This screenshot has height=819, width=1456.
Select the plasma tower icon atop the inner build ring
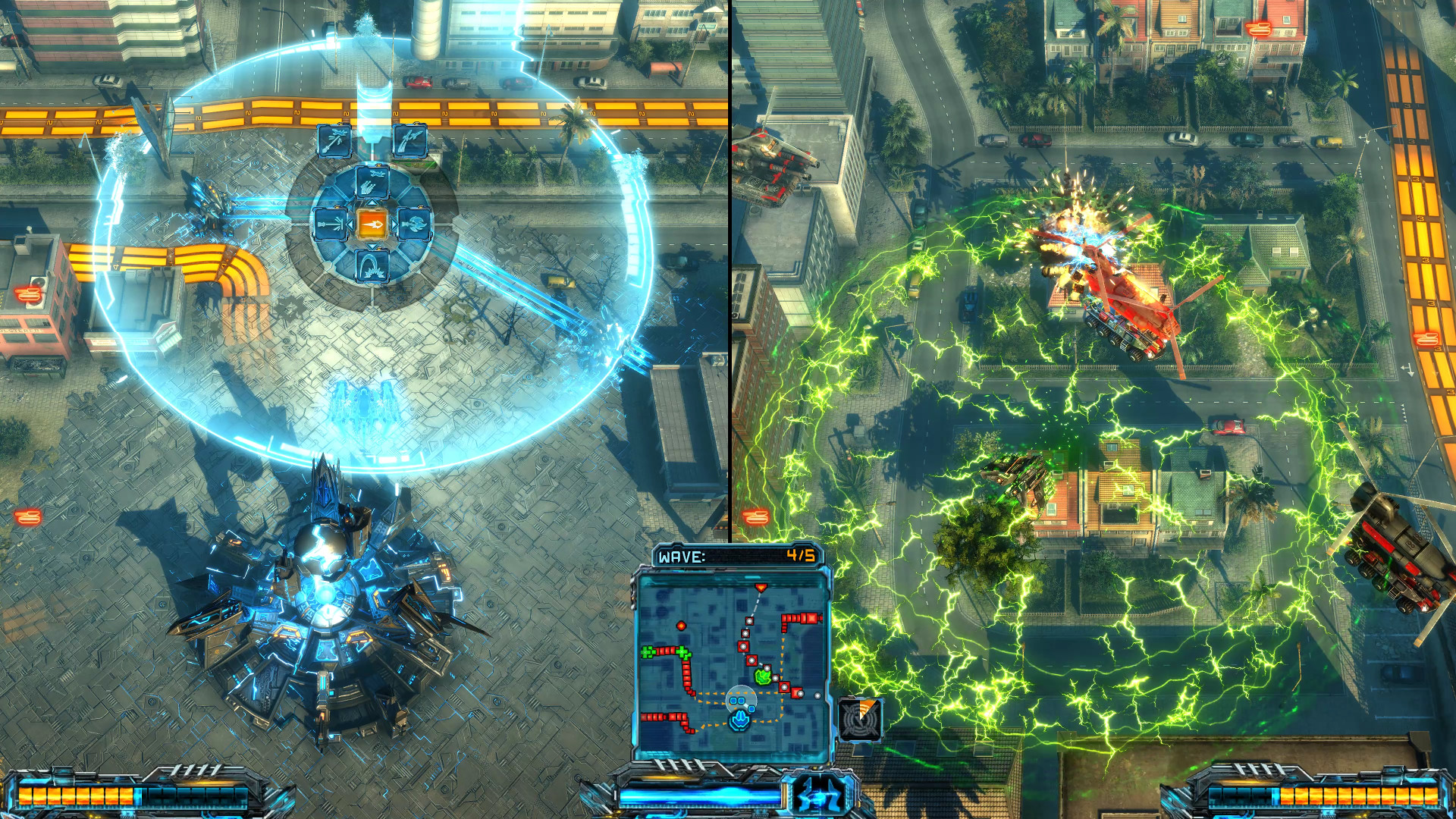coord(372,182)
